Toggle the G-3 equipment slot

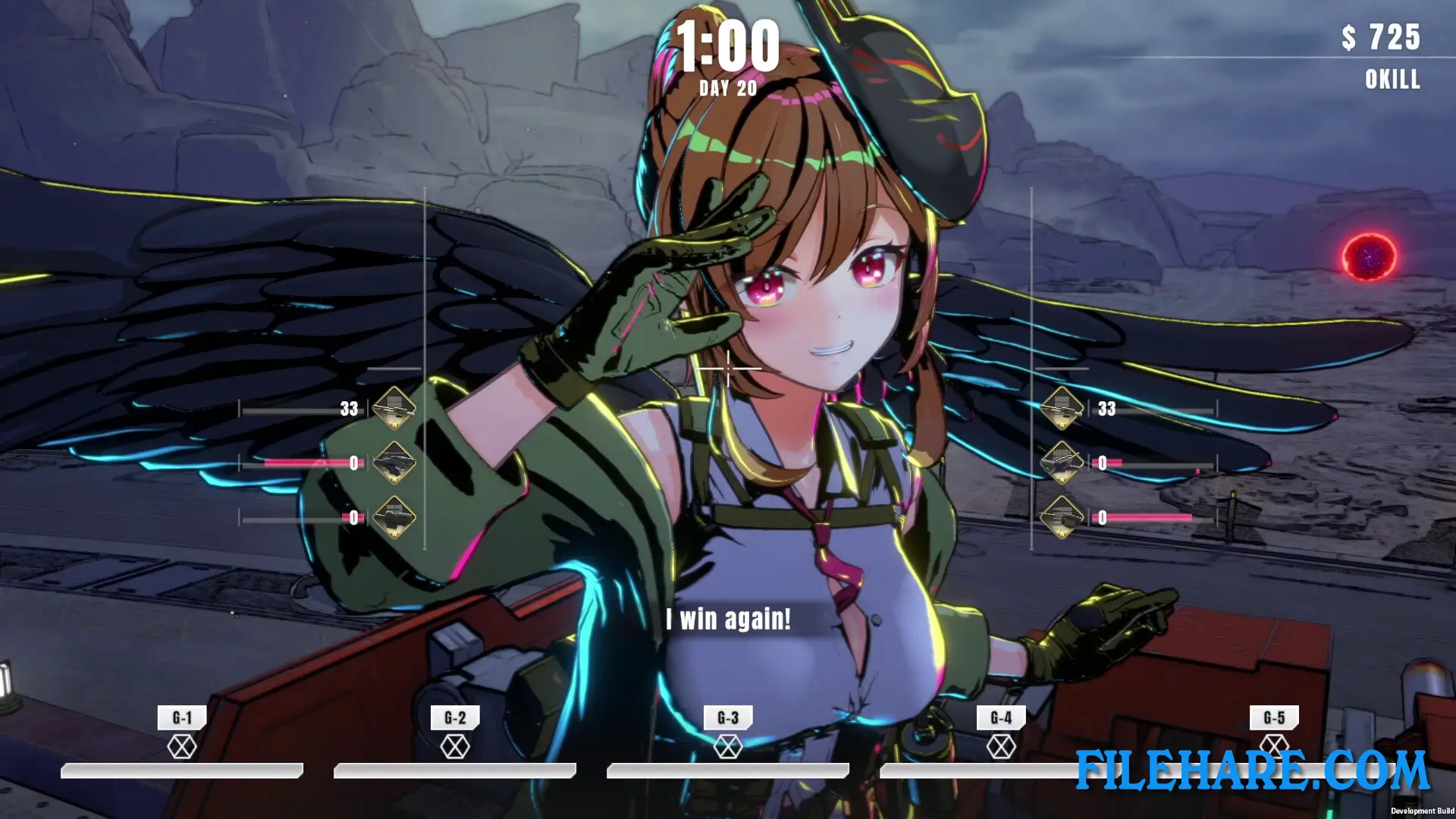point(728,745)
